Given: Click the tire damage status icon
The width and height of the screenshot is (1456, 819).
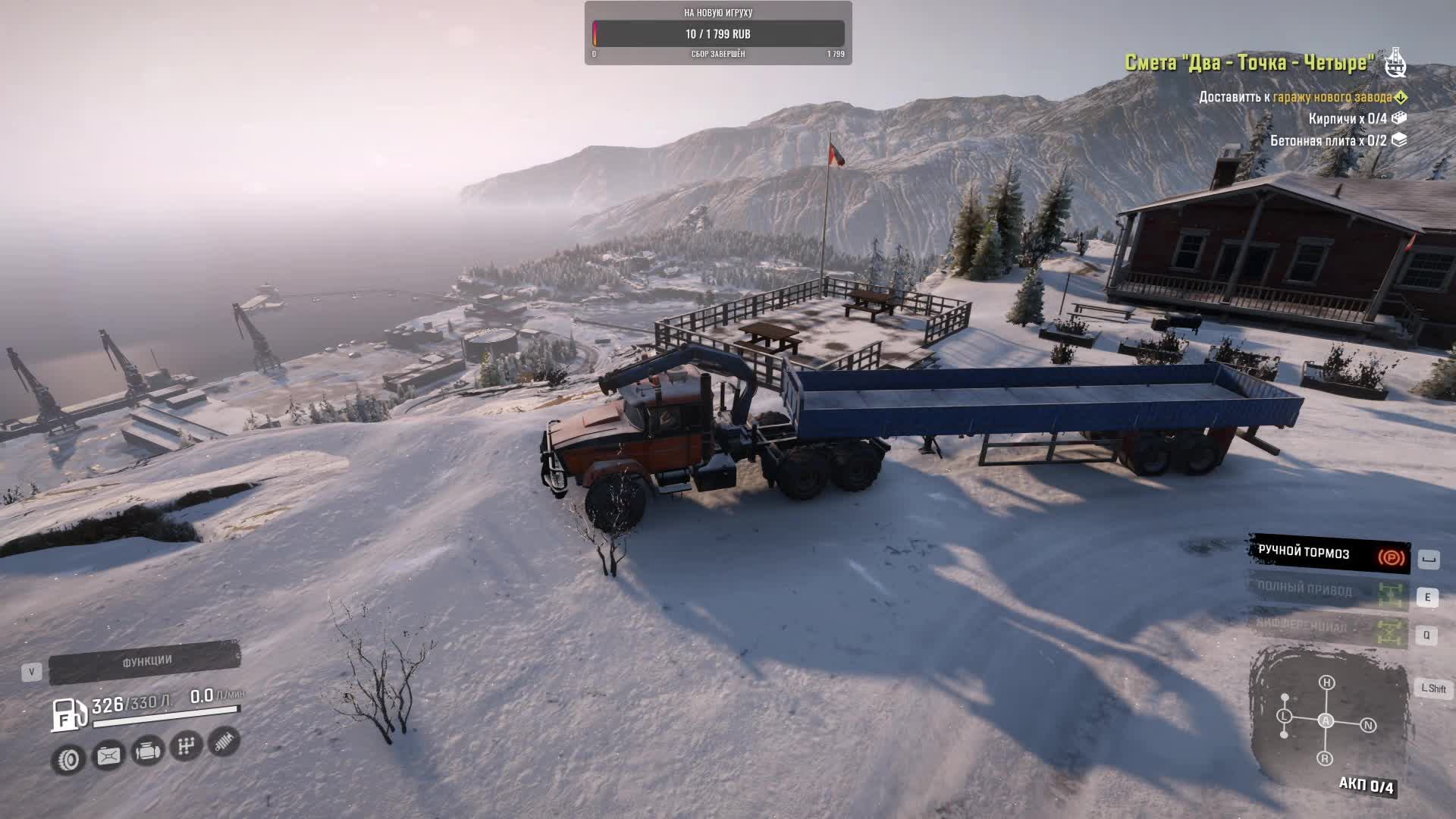Looking at the screenshot, I should tap(68, 759).
